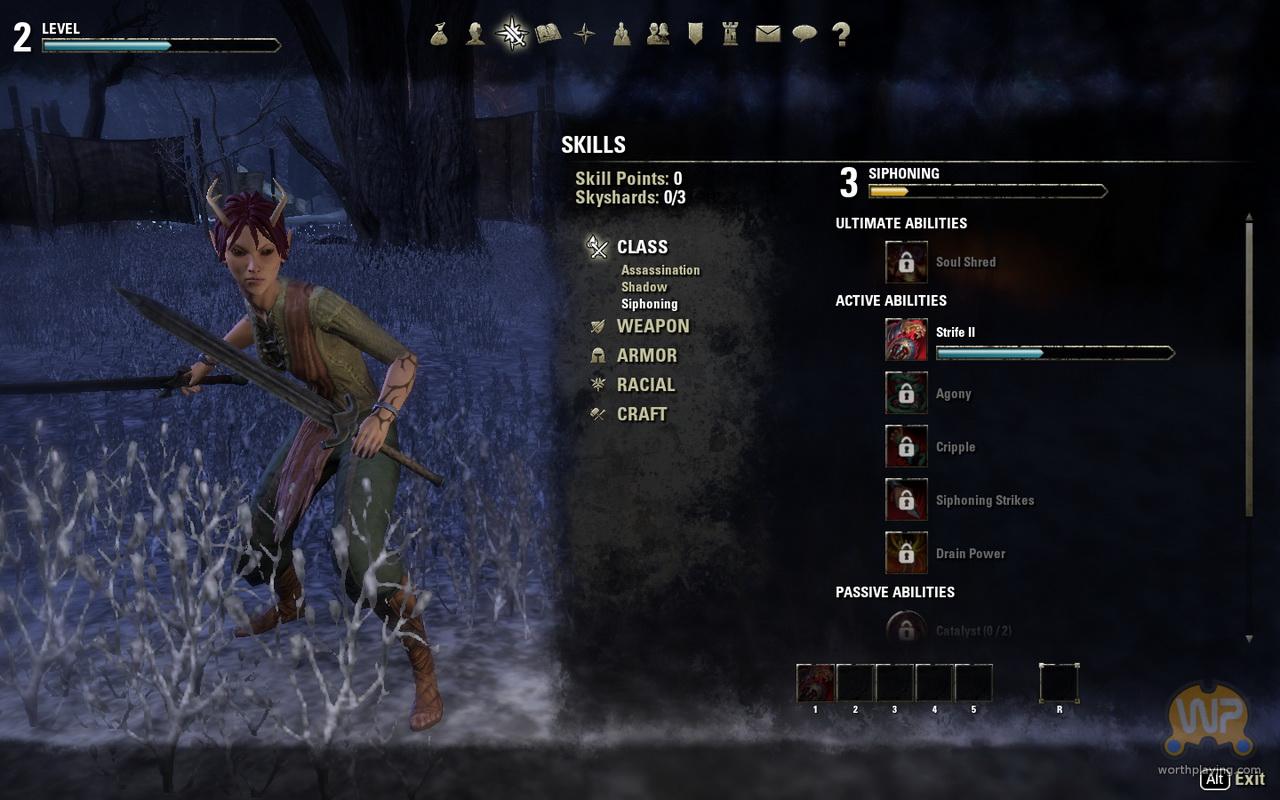The image size is (1280, 800).
Task: Open the journal book icon
Action: click(548, 34)
